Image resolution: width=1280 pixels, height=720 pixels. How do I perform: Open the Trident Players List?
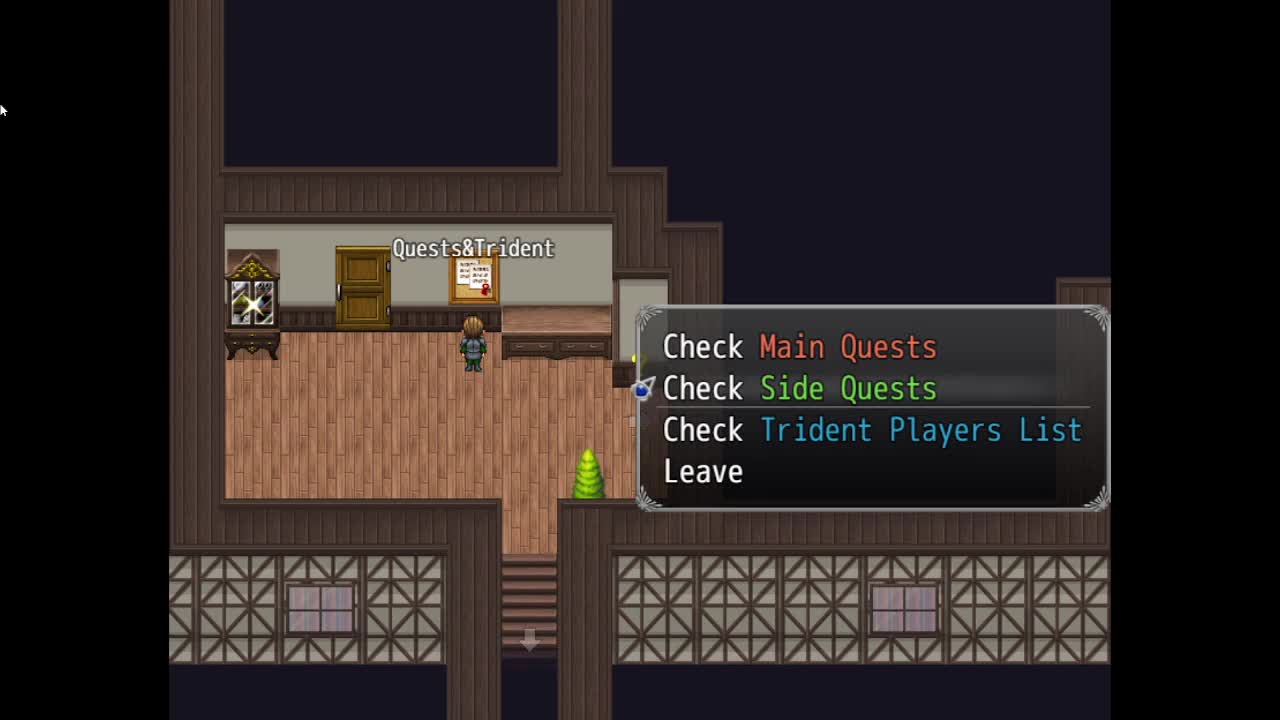point(871,431)
